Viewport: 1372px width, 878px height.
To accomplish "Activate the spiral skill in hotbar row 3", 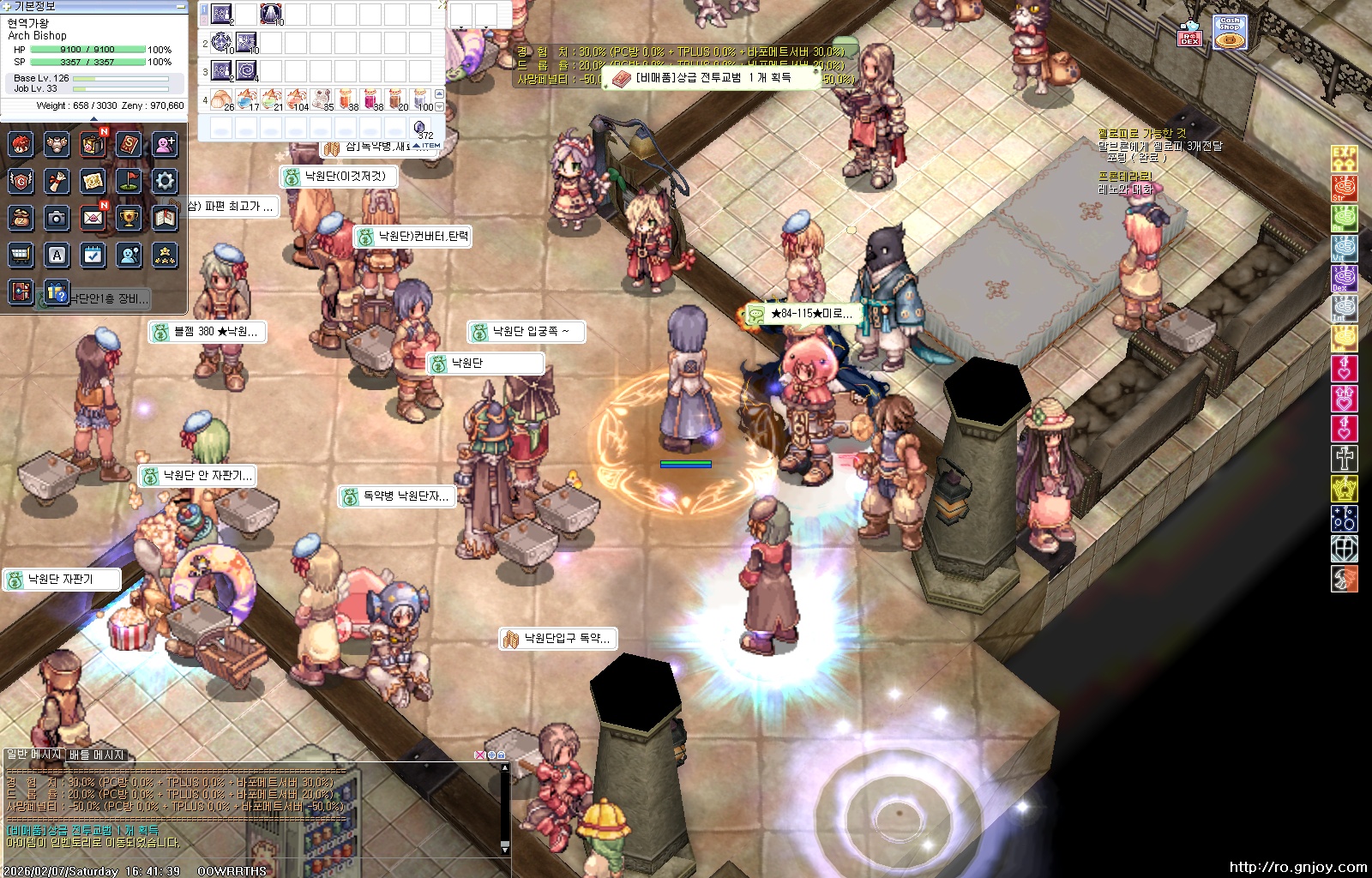I will pyautogui.click(x=247, y=70).
